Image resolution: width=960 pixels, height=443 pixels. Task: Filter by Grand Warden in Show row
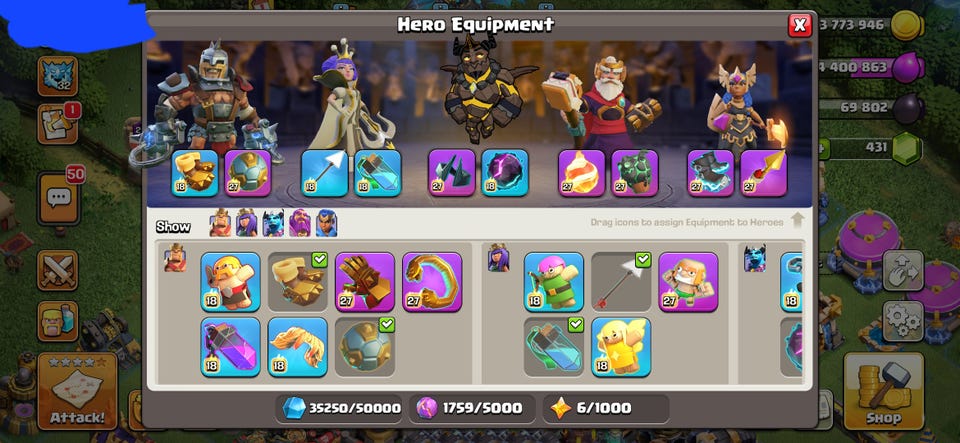299,223
